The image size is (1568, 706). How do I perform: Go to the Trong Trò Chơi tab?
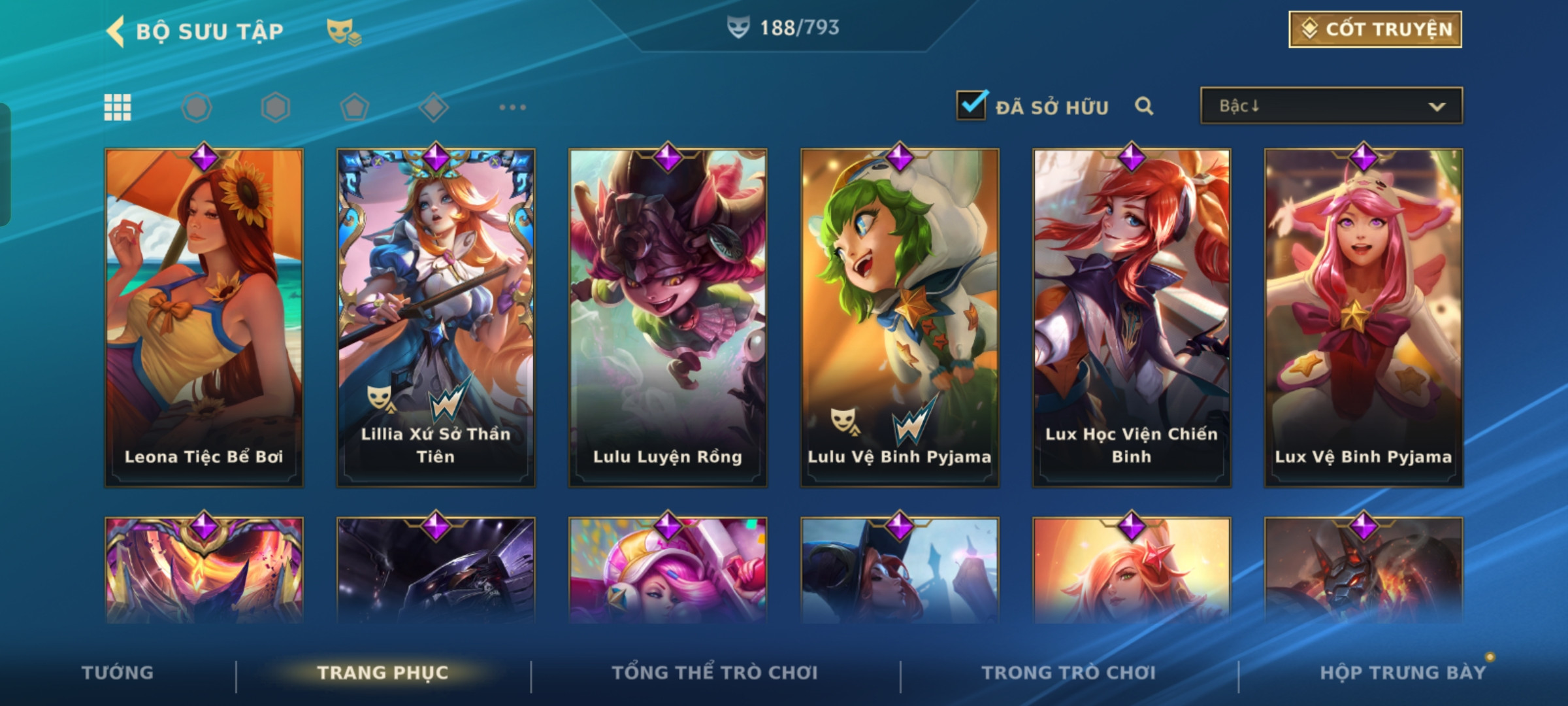click(1069, 673)
